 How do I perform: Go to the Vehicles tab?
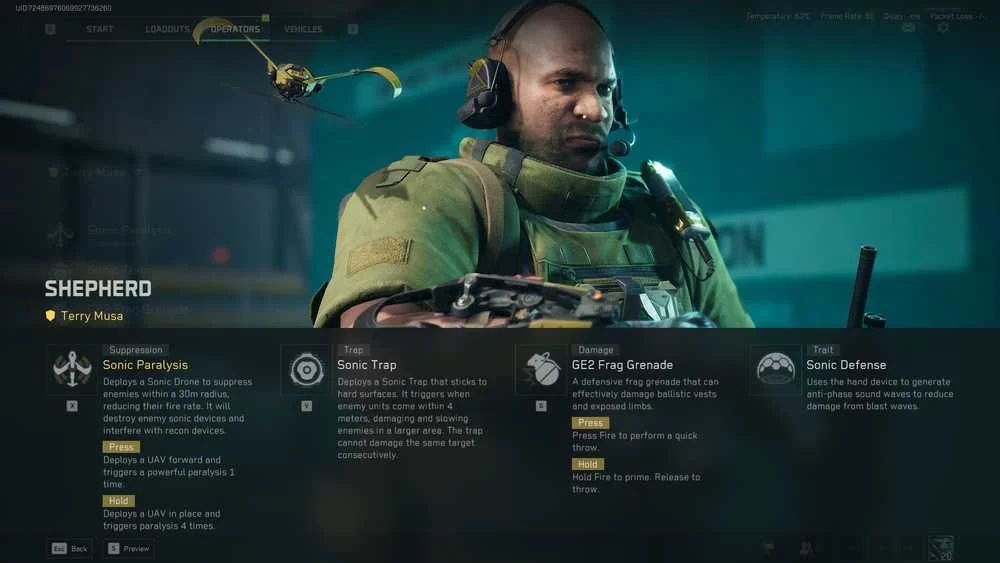pyautogui.click(x=303, y=29)
